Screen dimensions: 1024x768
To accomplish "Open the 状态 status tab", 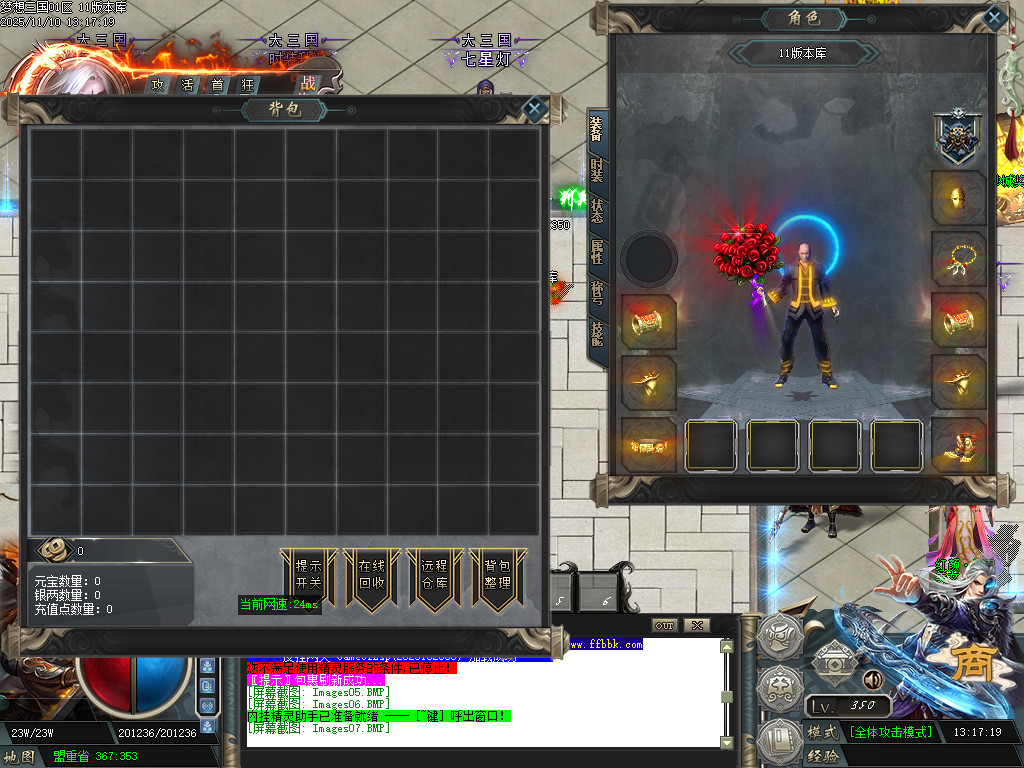I will pyautogui.click(x=597, y=211).
